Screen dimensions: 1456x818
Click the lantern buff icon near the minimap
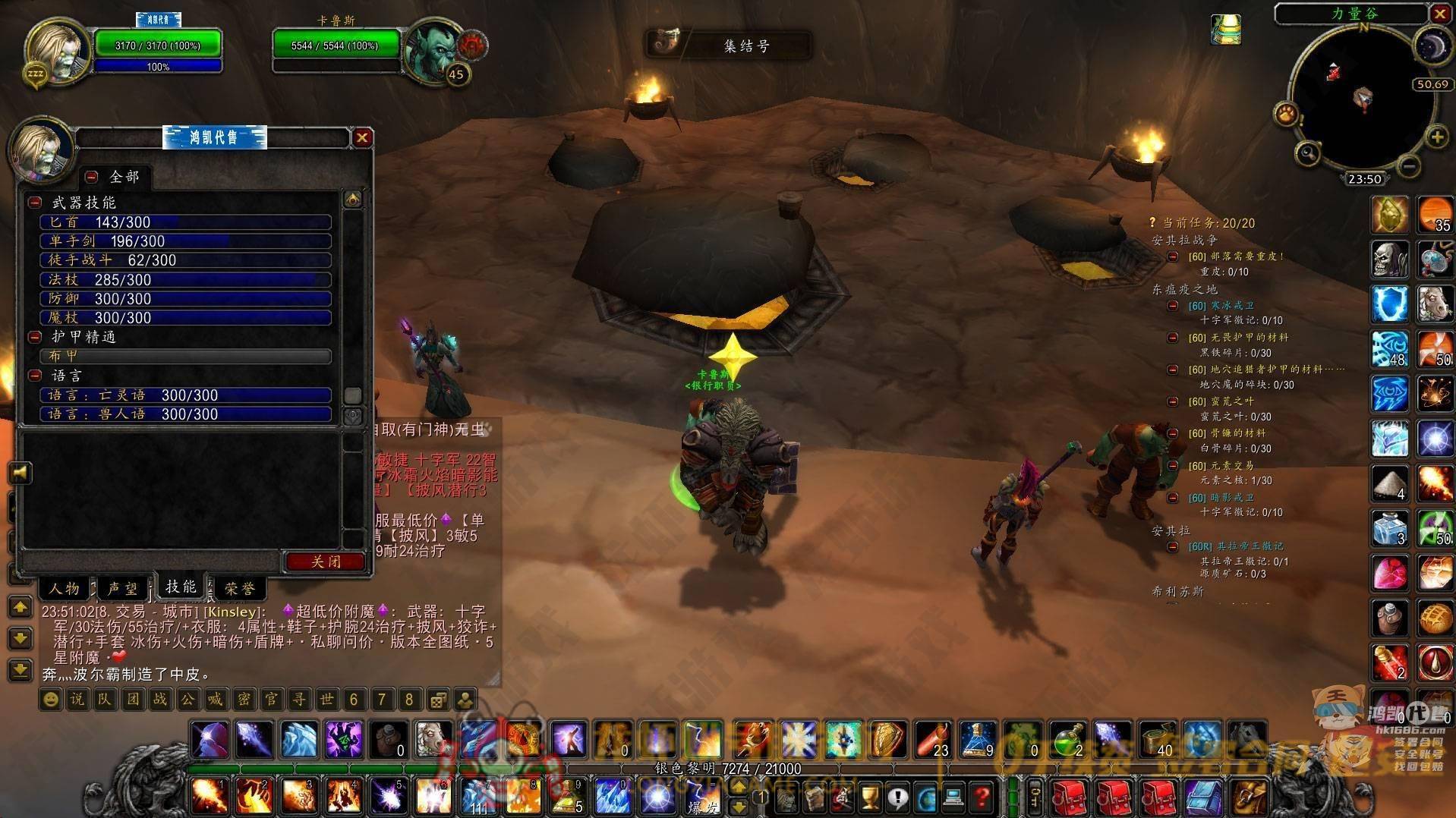1225,30
